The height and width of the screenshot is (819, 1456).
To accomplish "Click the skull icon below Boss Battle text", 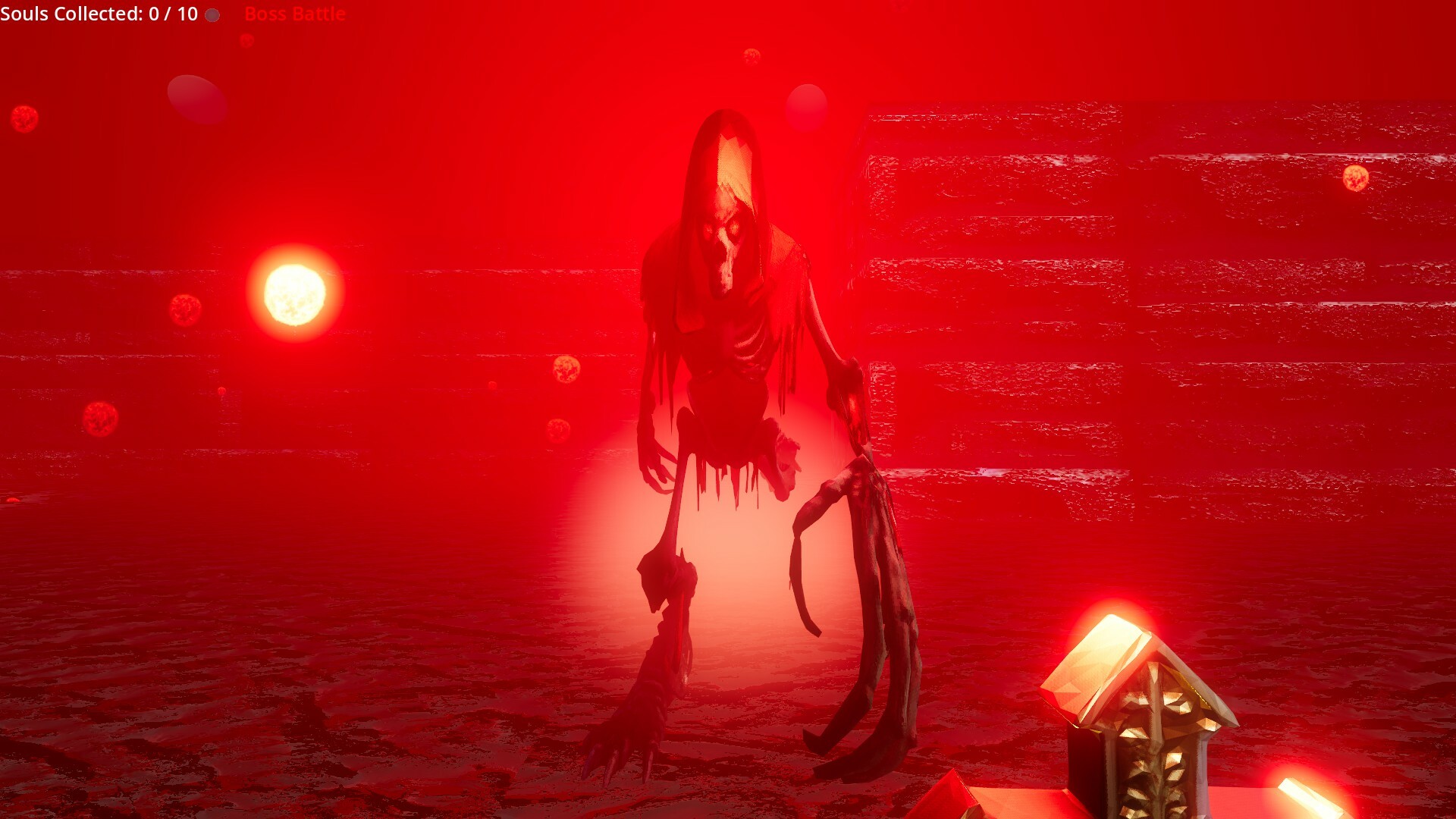I will (x=246, y=42).
